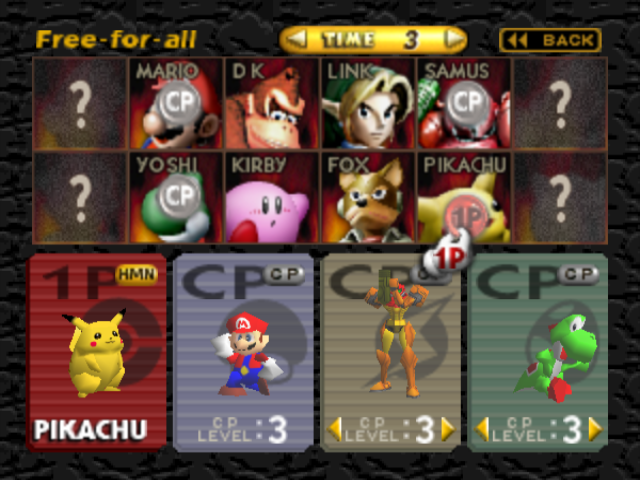Toggle the CP badge on Mario's panel
The image size is (640, 480).
[283, 273]
